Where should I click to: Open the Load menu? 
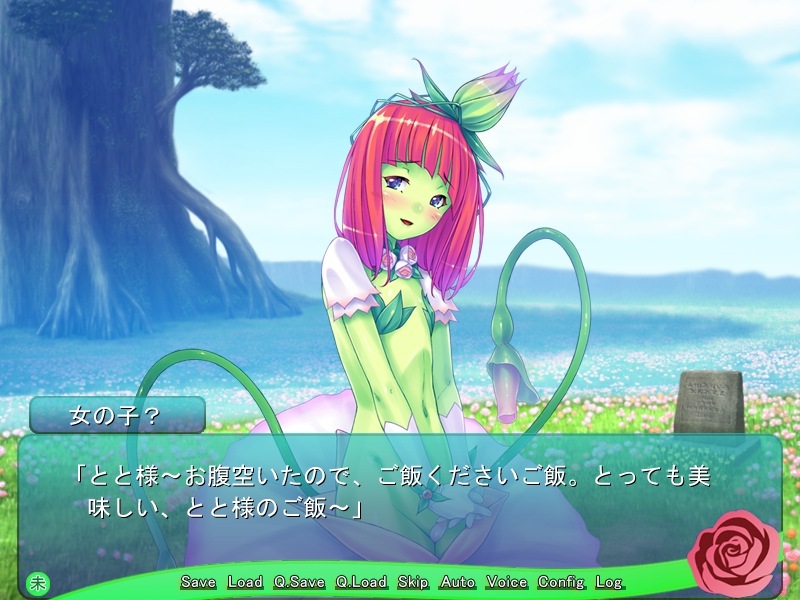(x=245, y=582)
